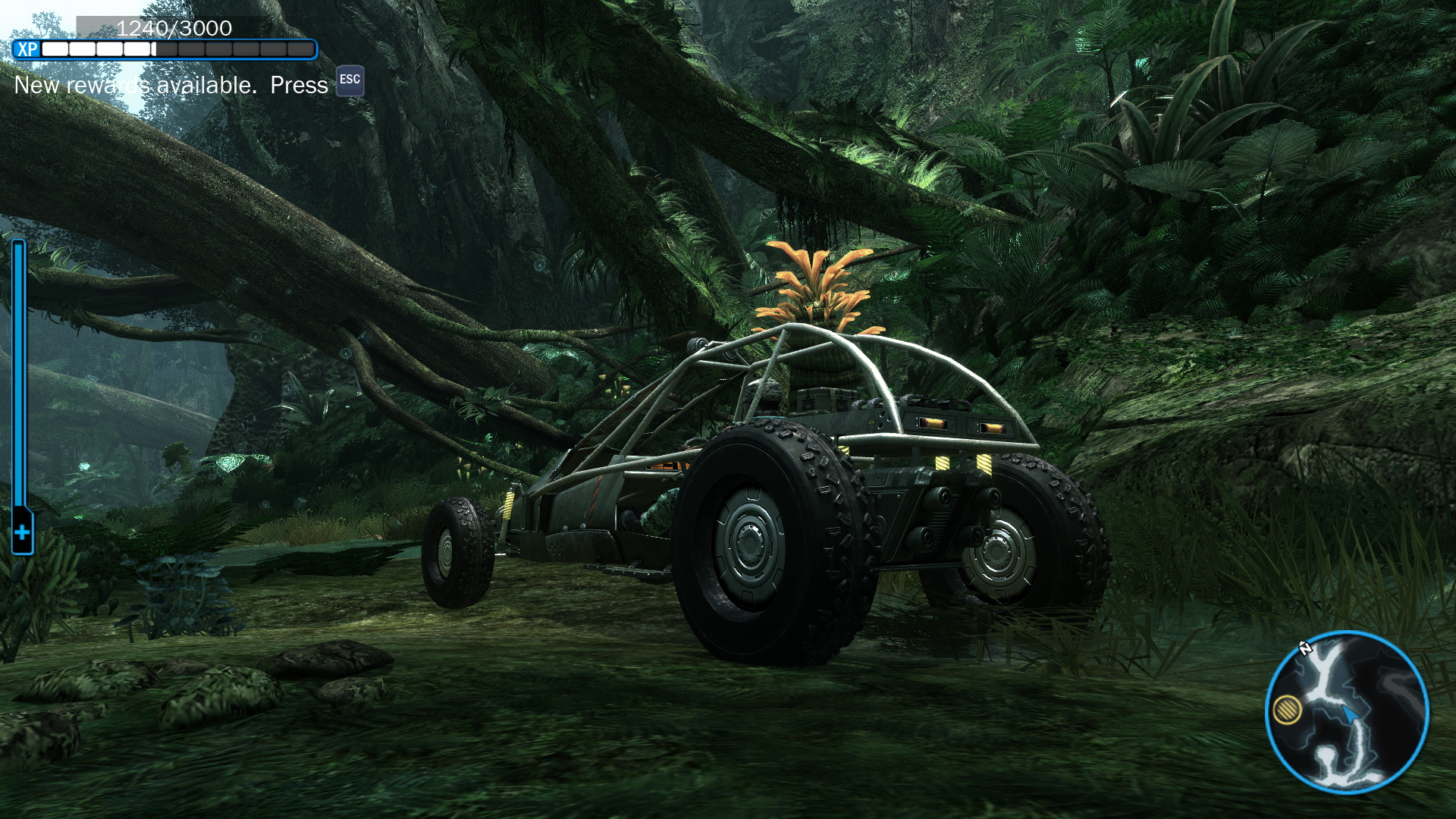Viewport: 1456px width, 819px height.
Task: Click the north compass indicator on the minimap
Action: [x=1305, y=648]
